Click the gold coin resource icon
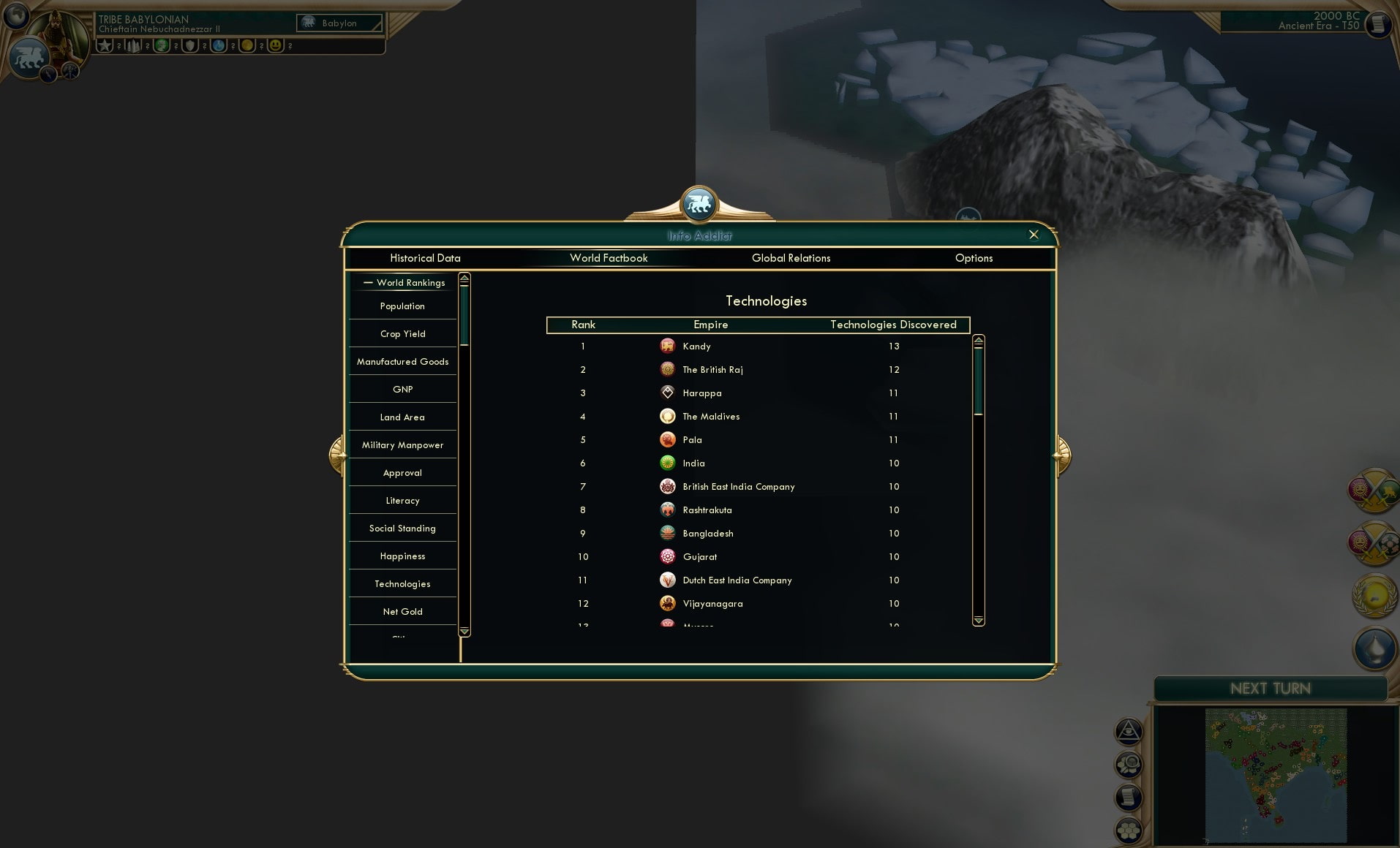This screenshot has width=1400, height=848. [247, 46]
